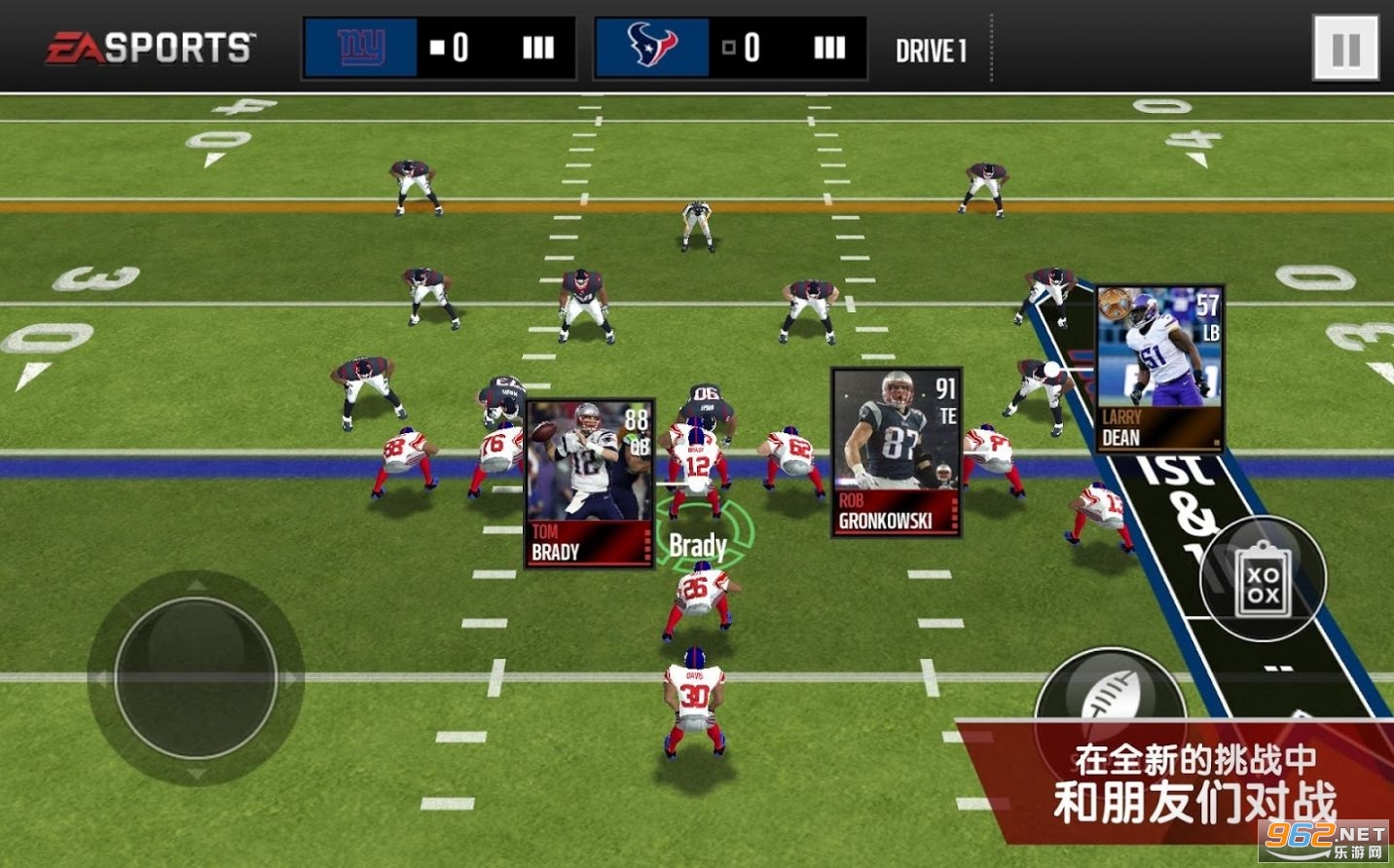Open the playbook clipboard button
Image resolution: width=1394 pixels, height=868 pixels.
coord(1263,580)
